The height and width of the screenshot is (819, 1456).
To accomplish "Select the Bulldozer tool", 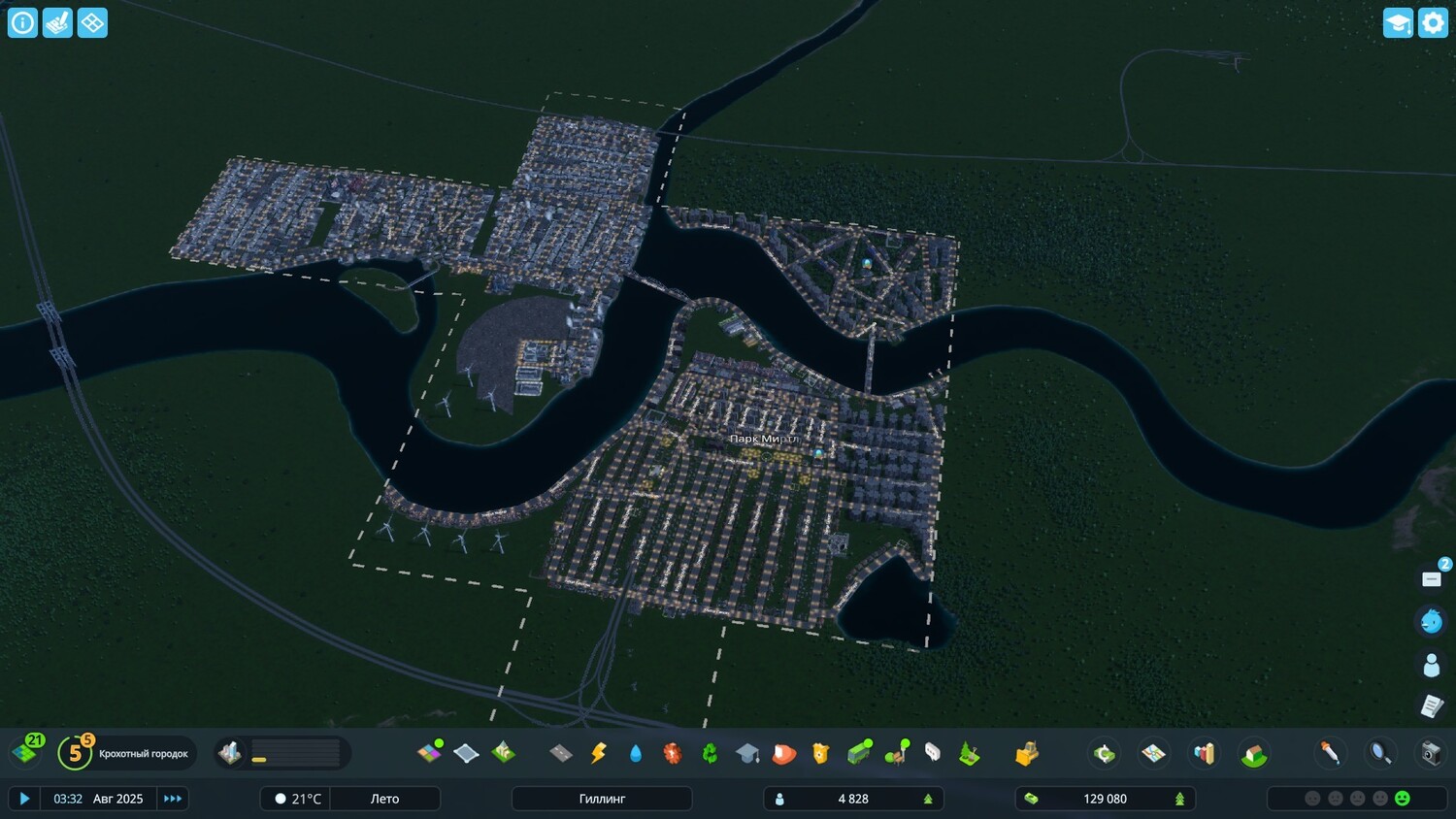I will [x=1026, y=752].
